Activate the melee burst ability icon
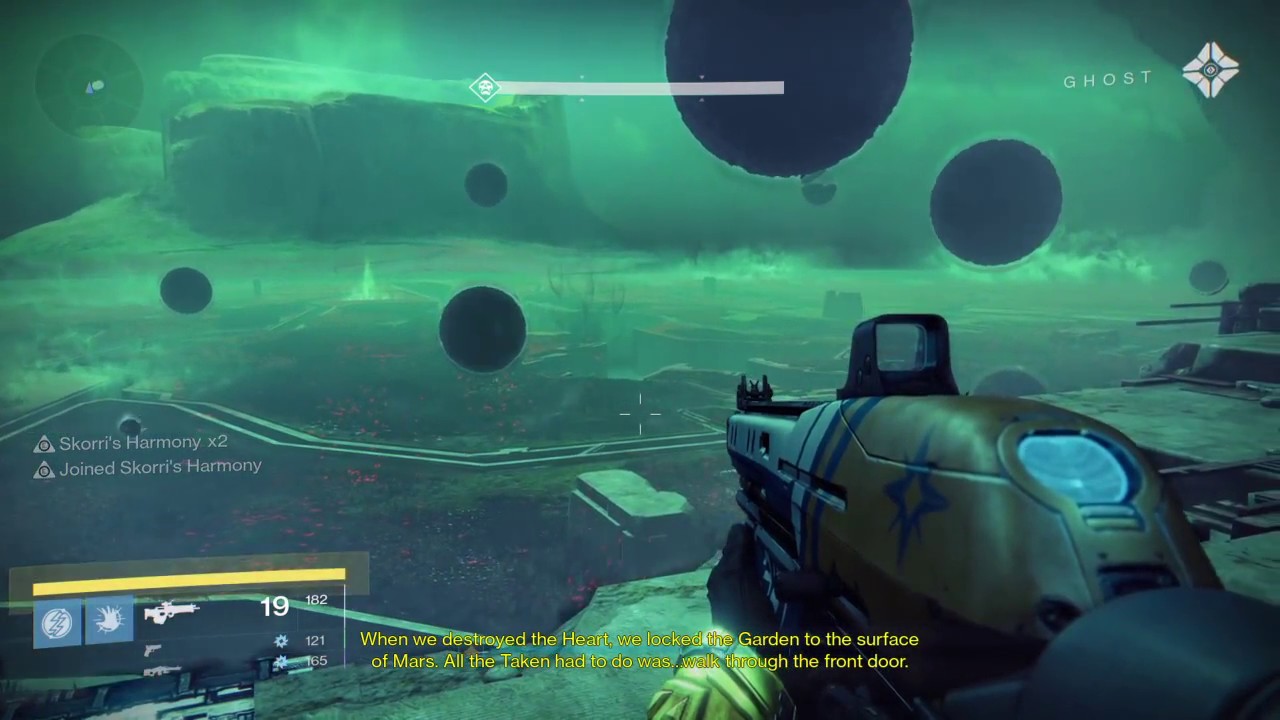 [x=109, y=621]
